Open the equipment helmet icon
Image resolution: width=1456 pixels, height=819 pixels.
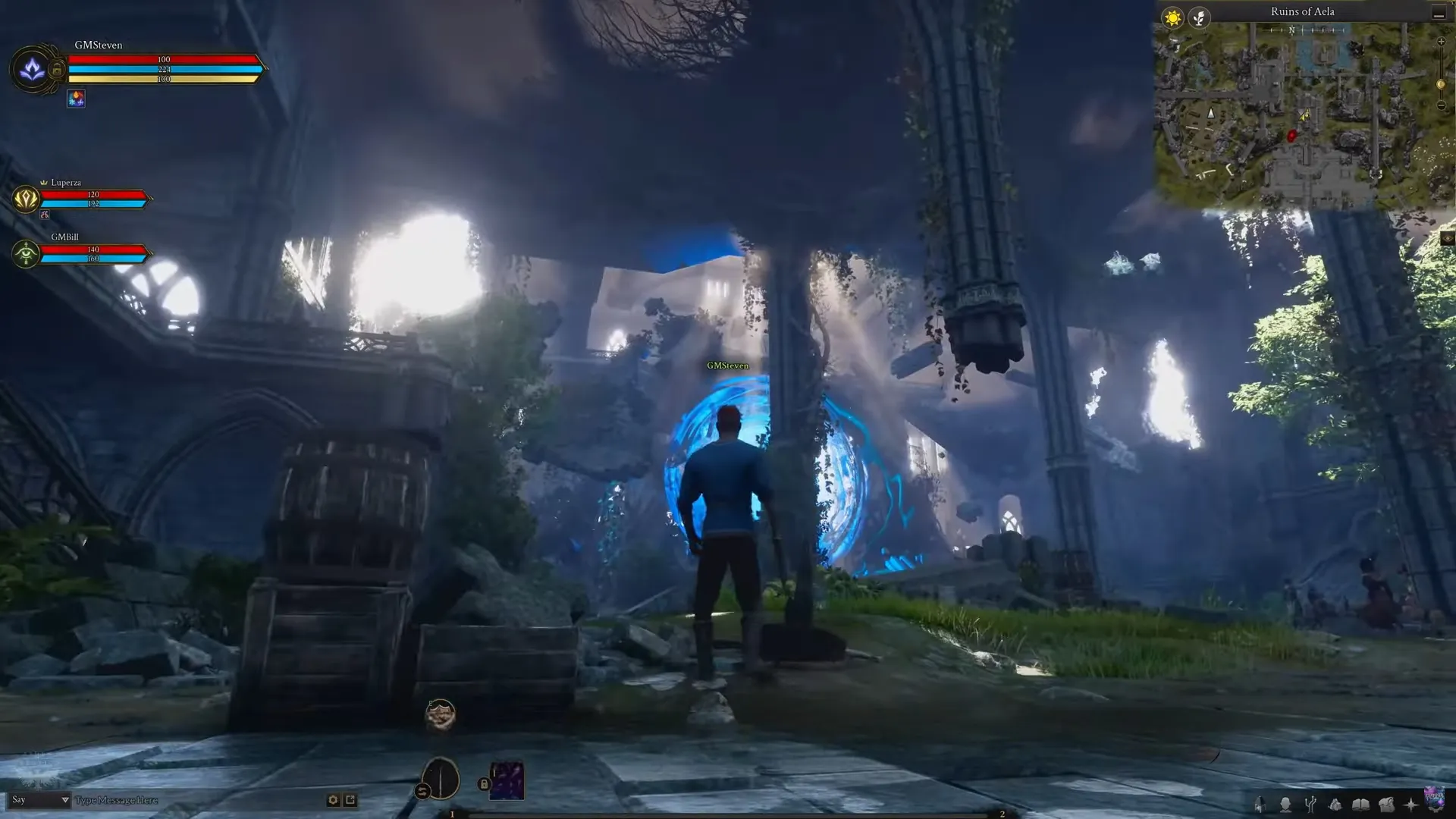pyautogui.click(x=1261, y=805)
